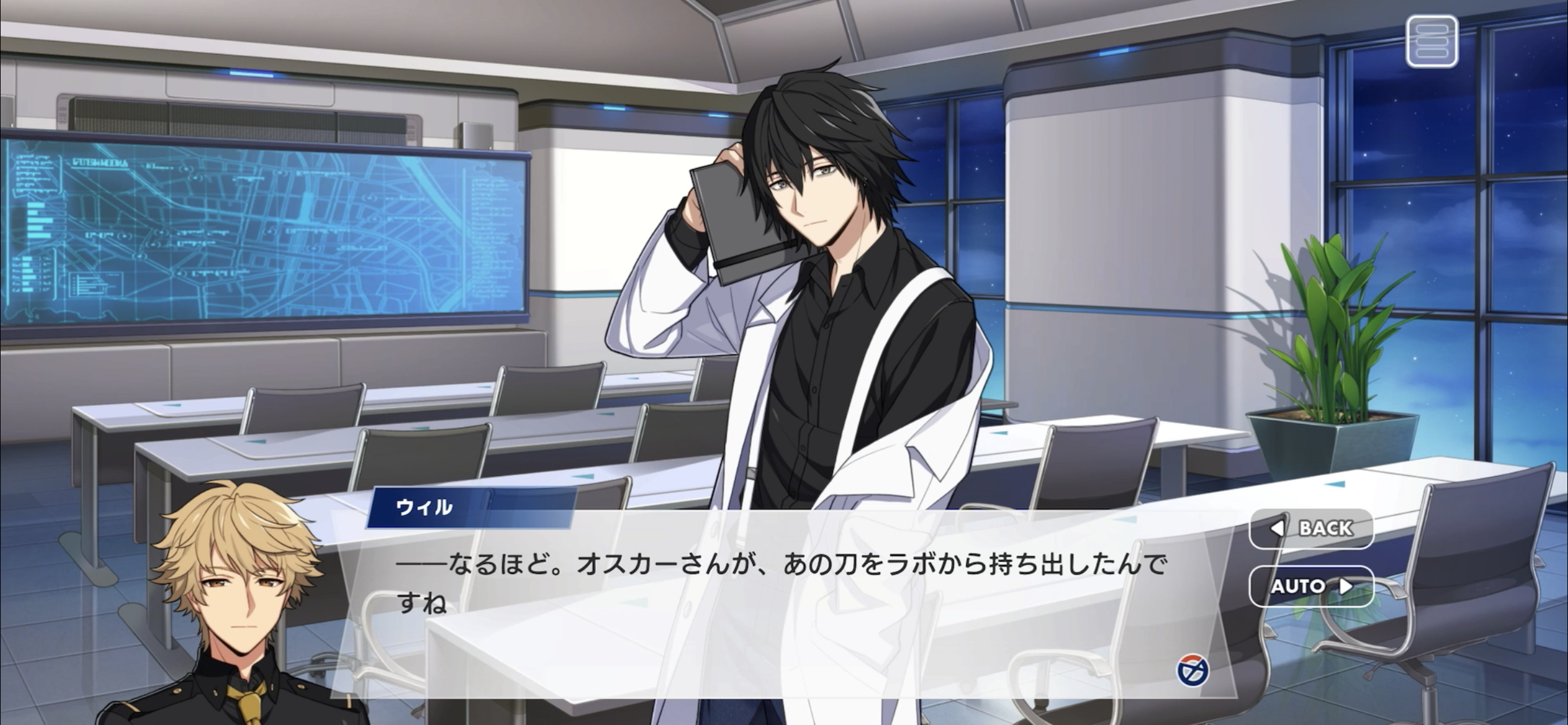This screenshot has height=725, width=1568.
Task: Toggle AUTO dialogue playback
Action: 1311,586
